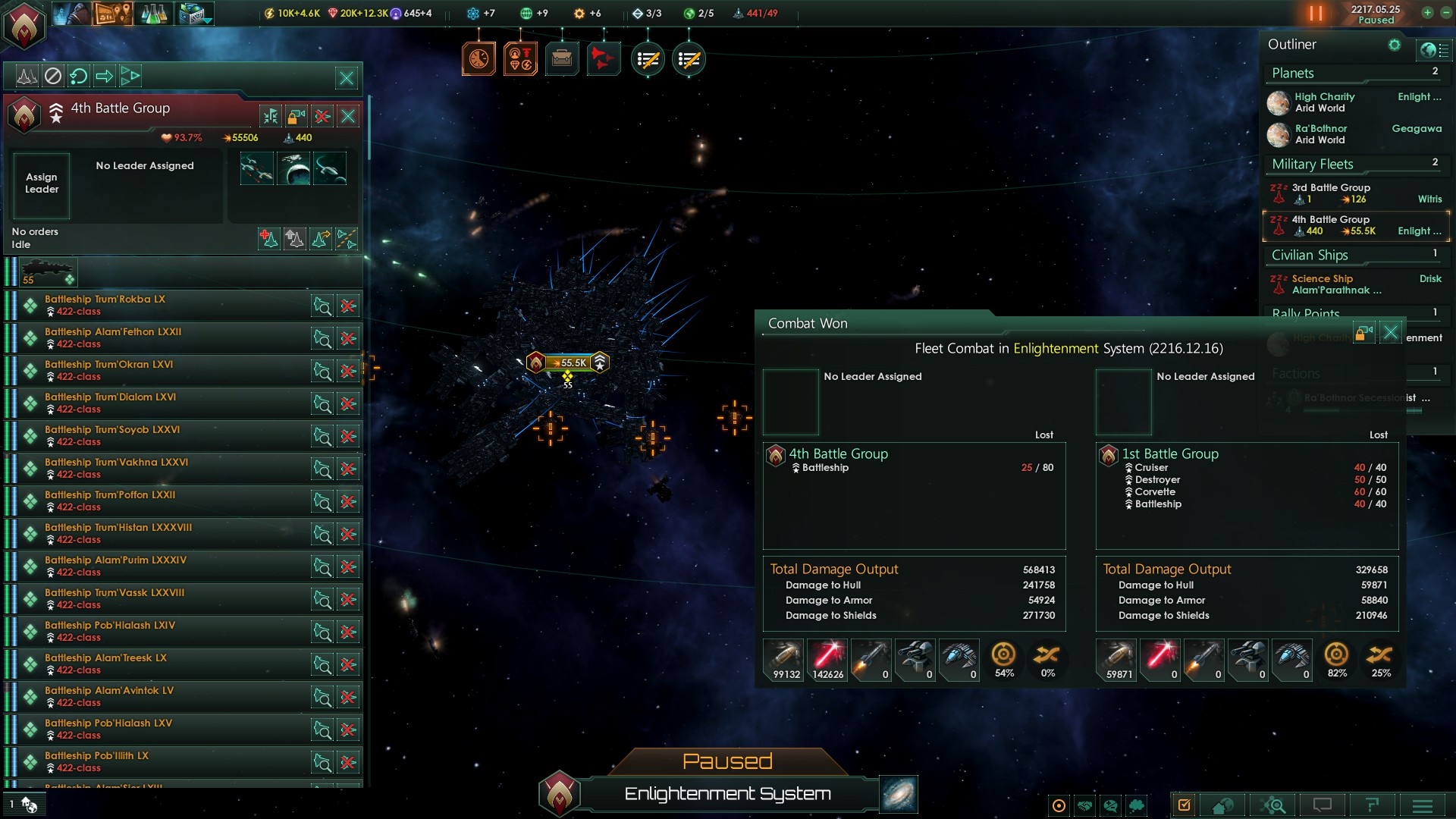Increase game speed with the plus button
The height and width of the screenshot is (819, 1456).
1427,13
